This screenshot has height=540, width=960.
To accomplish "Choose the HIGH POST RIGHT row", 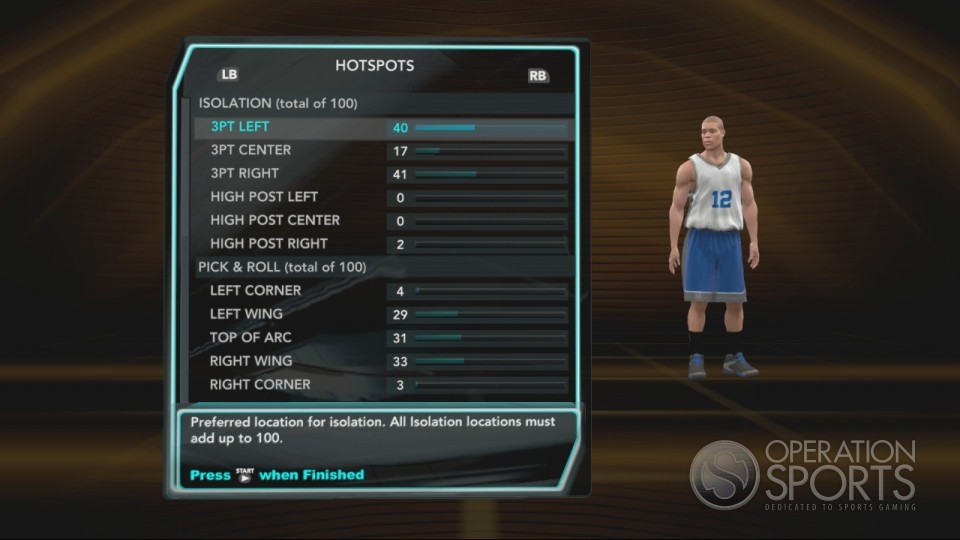I will pyautogui.click(x=269, y=244).
